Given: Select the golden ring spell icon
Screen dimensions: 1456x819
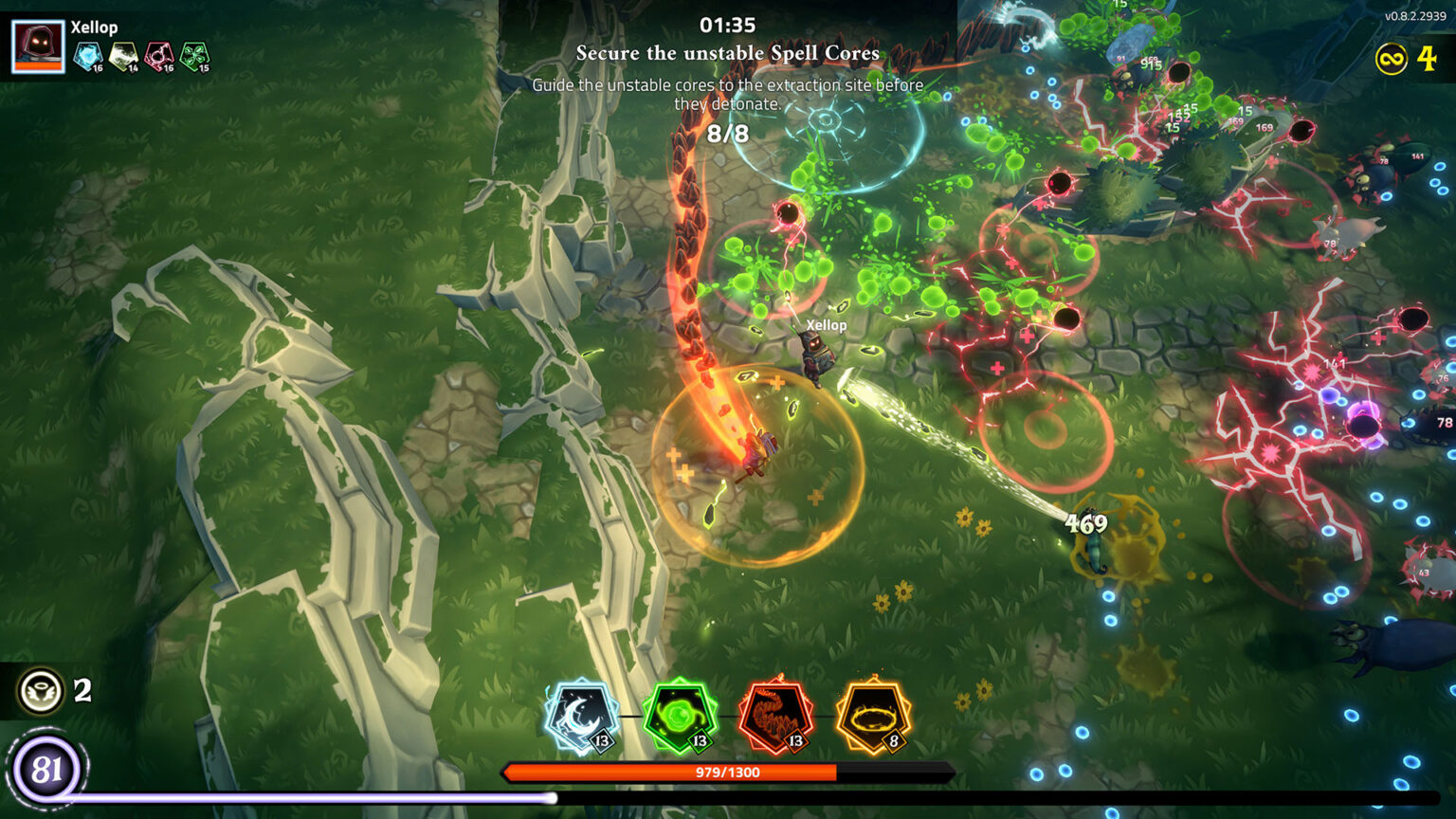Looking at the screenshot, I should click(872, 717).
